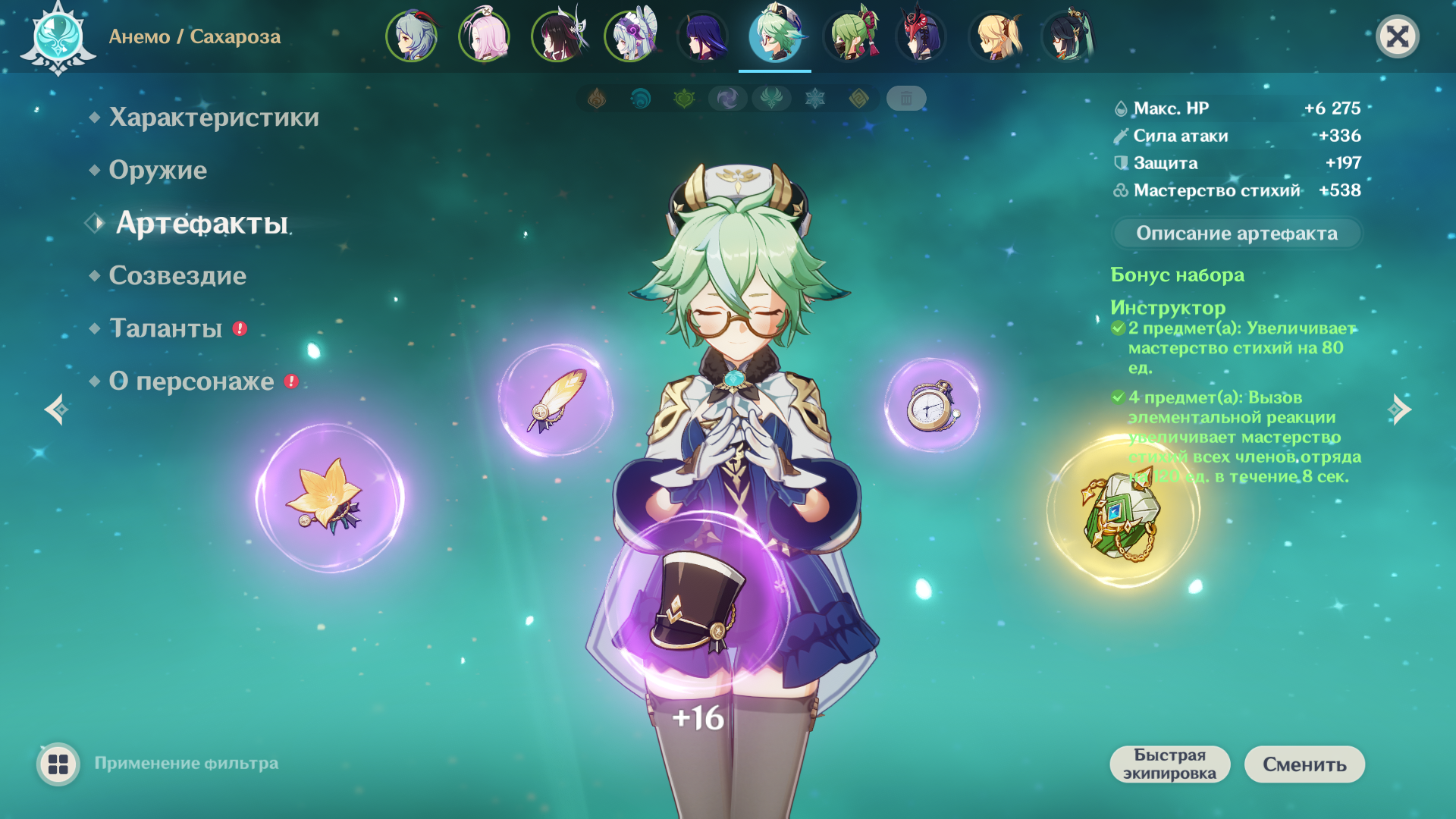Select the blonde character portrait
The image size is (1456, 819).
[995, 36]
